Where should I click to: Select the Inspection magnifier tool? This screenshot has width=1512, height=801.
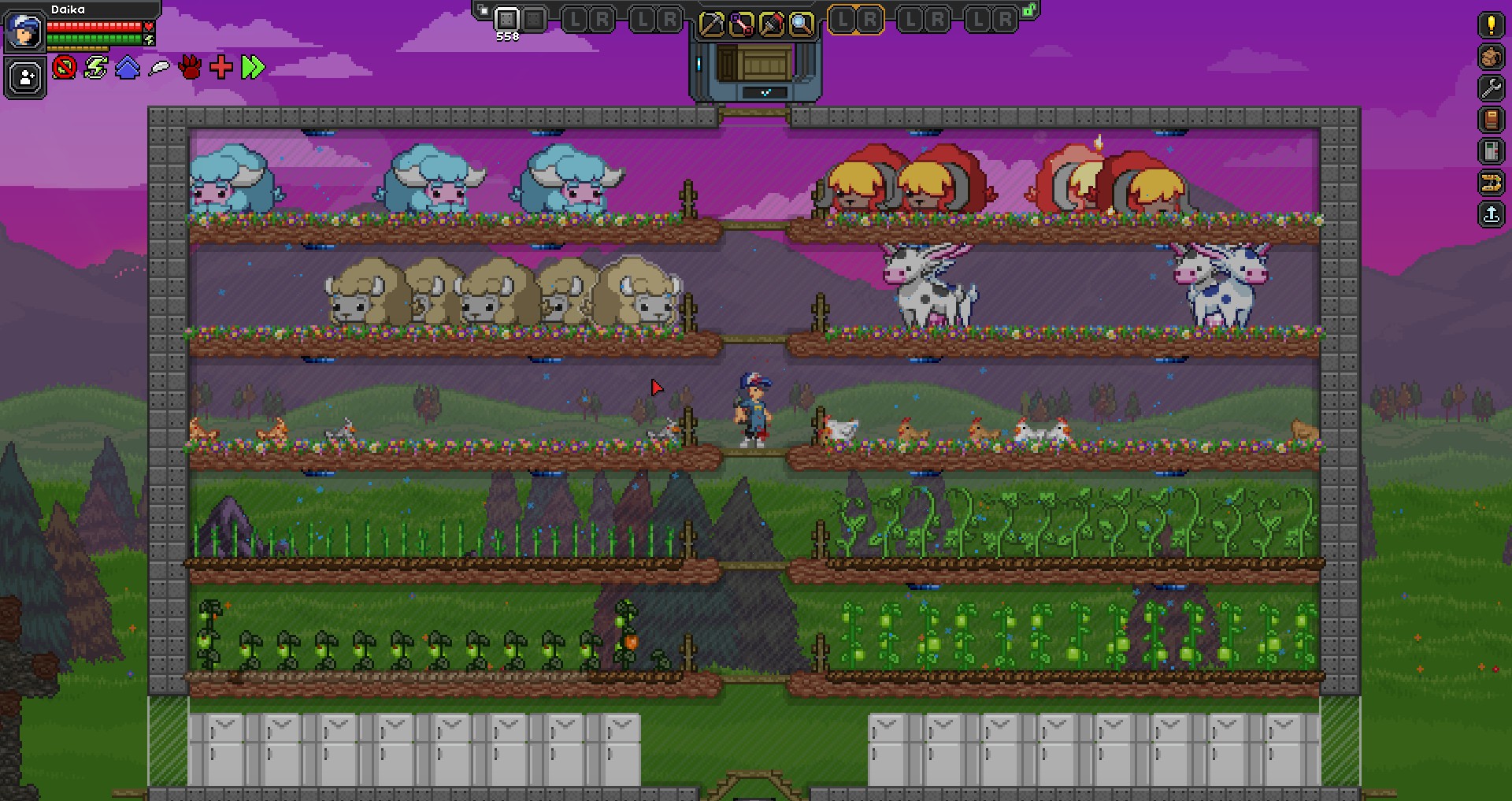(x=800, y=22)
